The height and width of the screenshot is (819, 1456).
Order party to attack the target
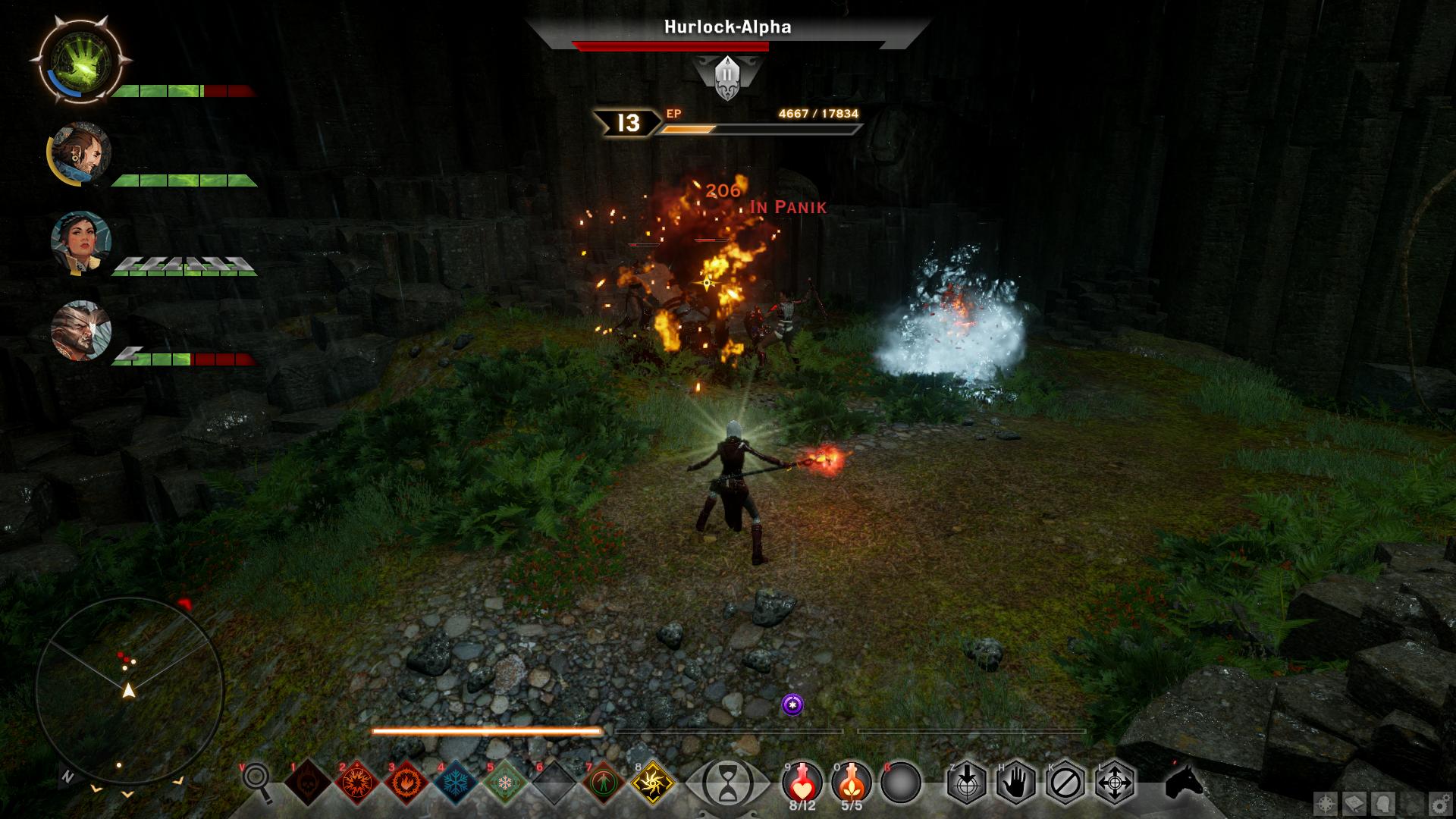(x=967, y=782)
